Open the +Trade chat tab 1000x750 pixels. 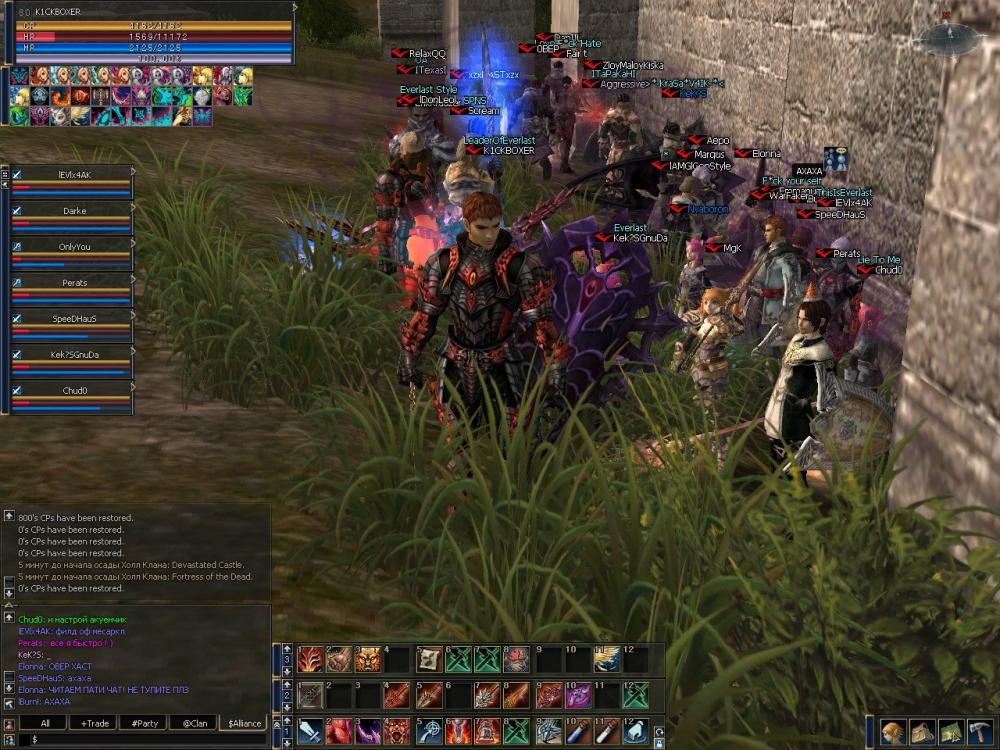coord(95,723)
